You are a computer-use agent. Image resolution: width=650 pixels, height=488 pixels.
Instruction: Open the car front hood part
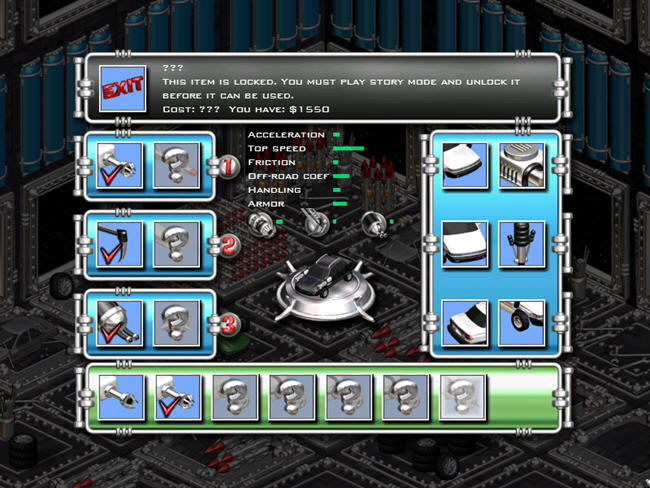click(x=464, y=165)
